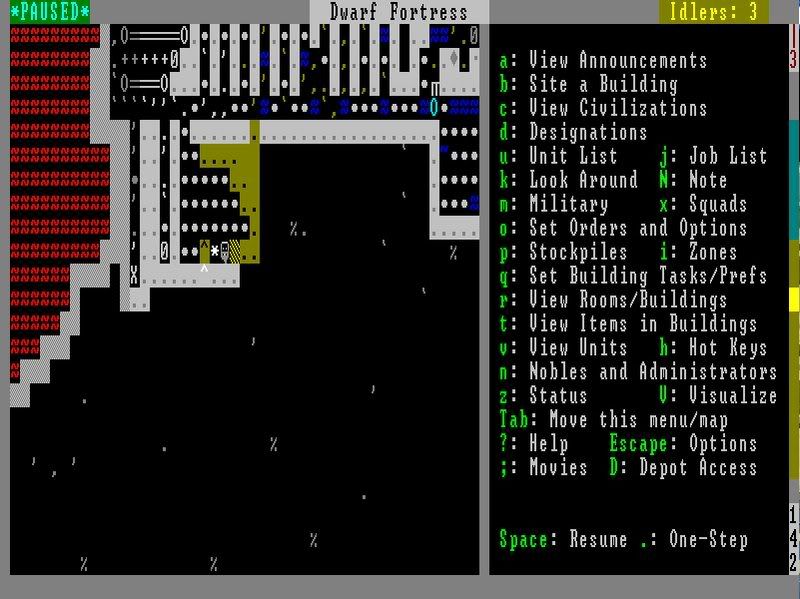
Task: Select the Zones entry
Action: (x=712, y=252)
